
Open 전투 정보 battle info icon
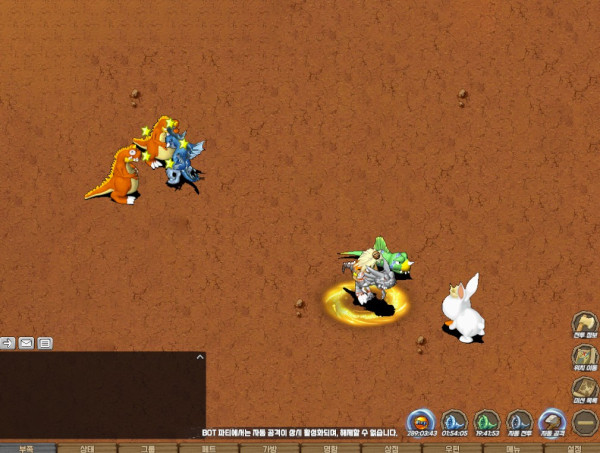(x=585, y=324)
